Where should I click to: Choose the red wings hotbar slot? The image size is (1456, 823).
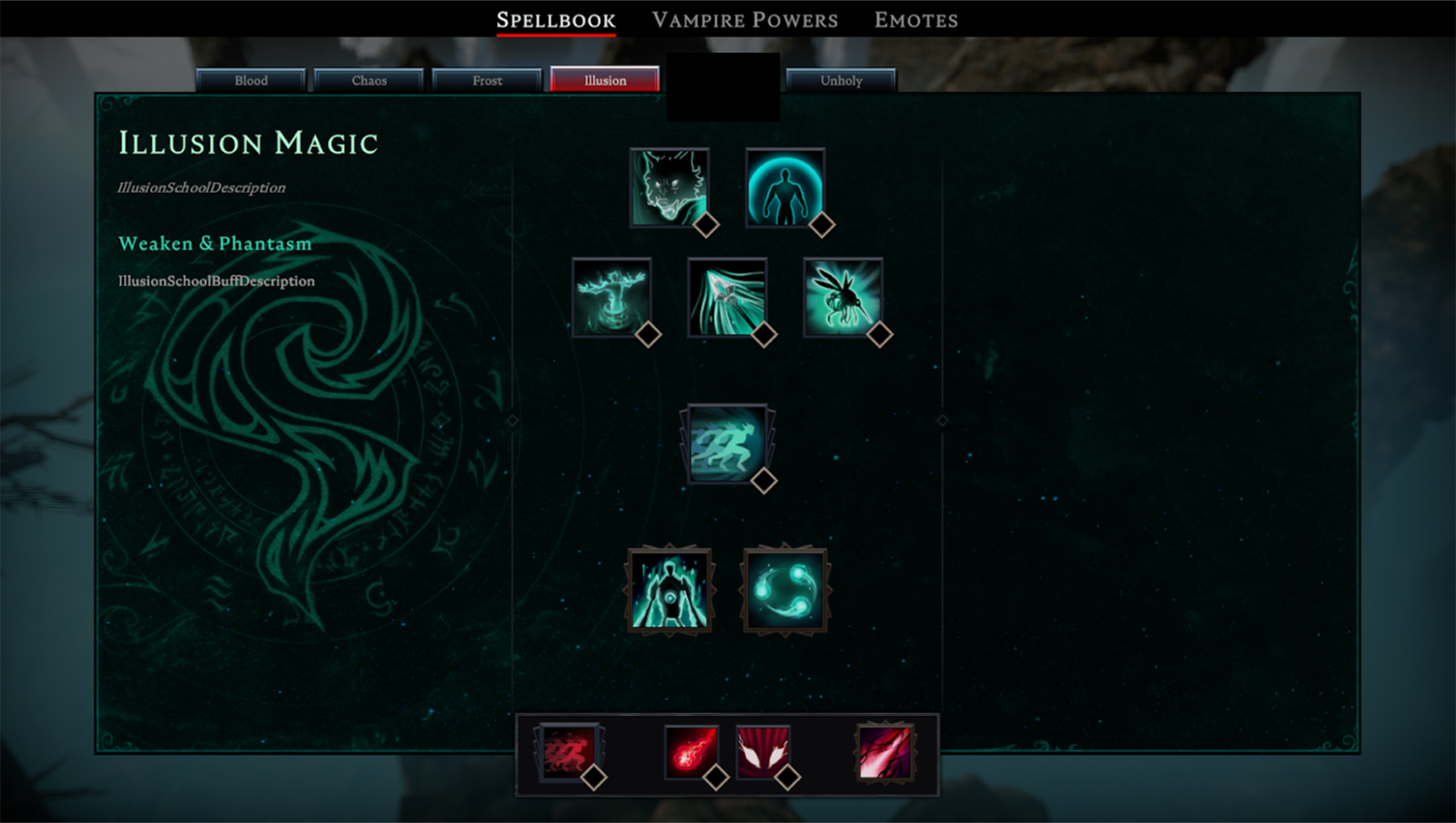coord(763,752)
